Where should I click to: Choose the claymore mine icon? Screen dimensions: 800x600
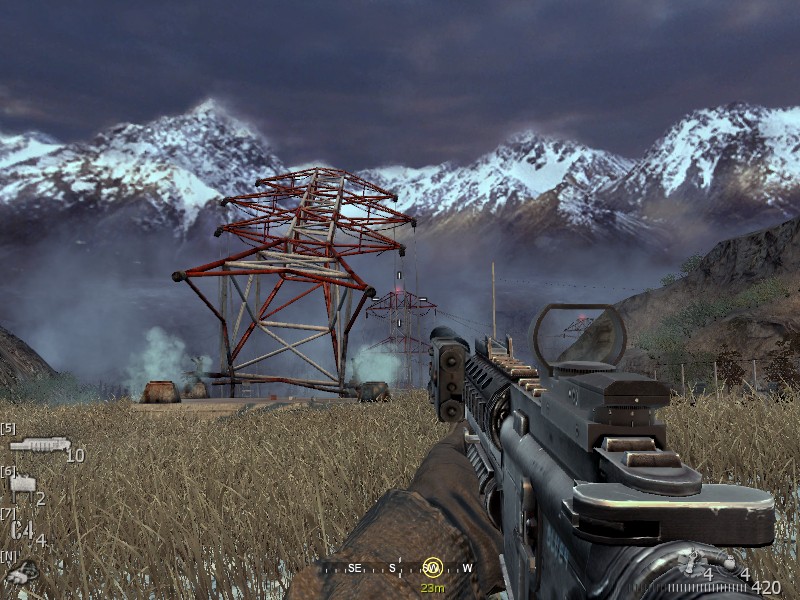click(21, 486)
